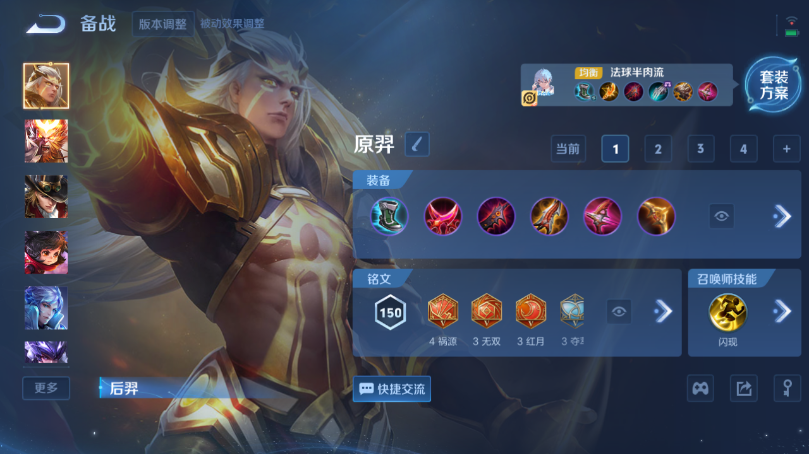Add a new build preset slot
Image resolution: width=809 pixels, height=454 pixels.
tap(786, 149)
